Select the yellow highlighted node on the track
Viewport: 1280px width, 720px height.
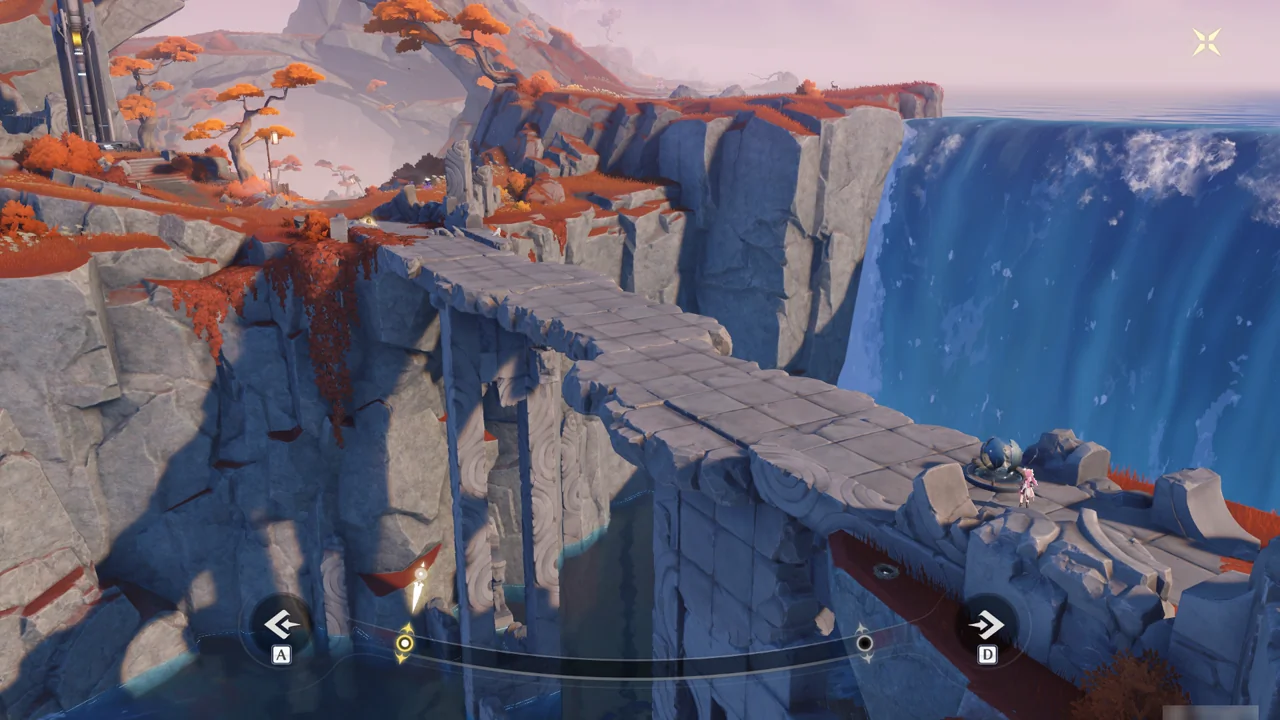coord(404,644)
